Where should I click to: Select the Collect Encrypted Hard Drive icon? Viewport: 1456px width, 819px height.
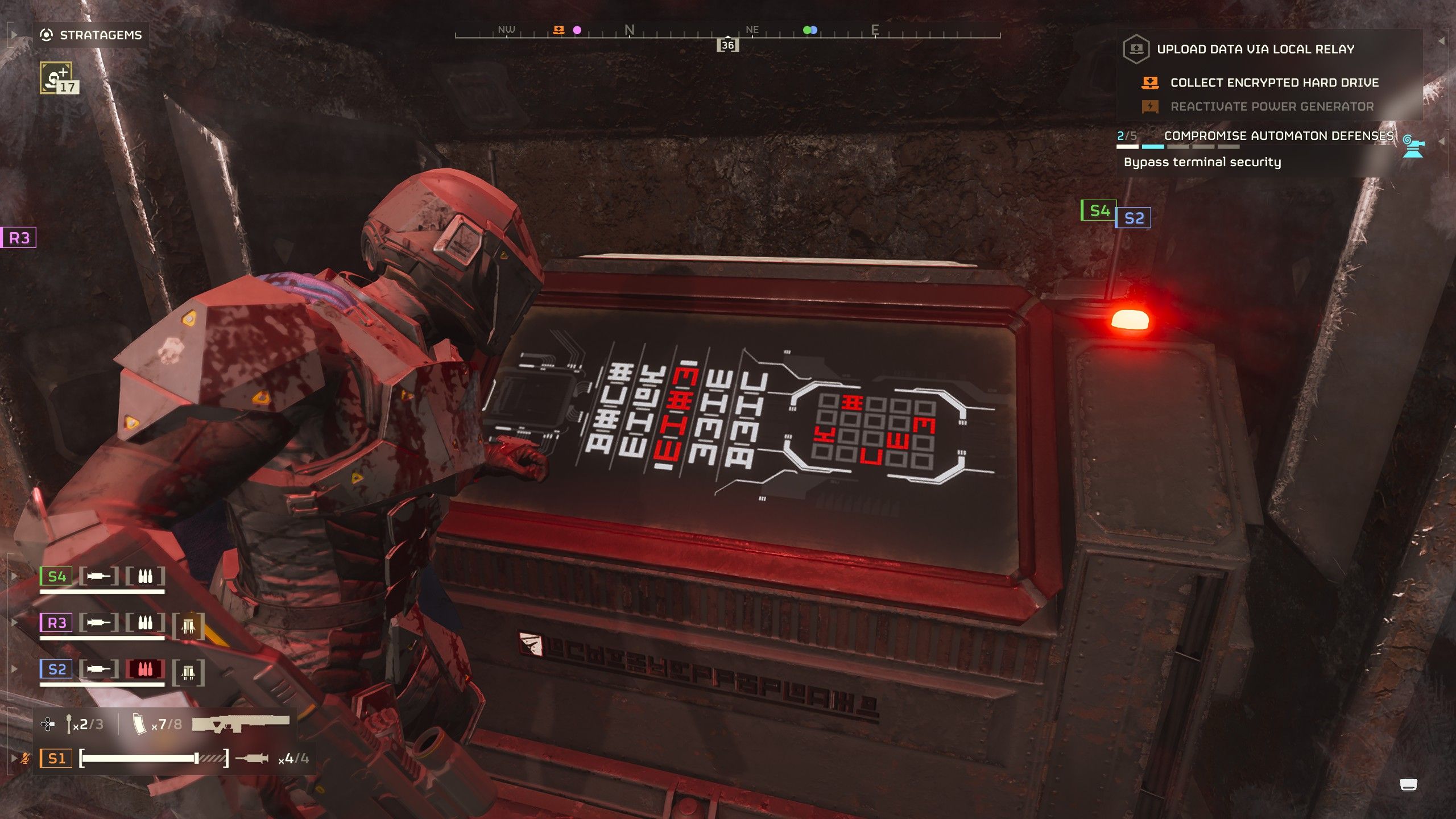click(1151, 82)
